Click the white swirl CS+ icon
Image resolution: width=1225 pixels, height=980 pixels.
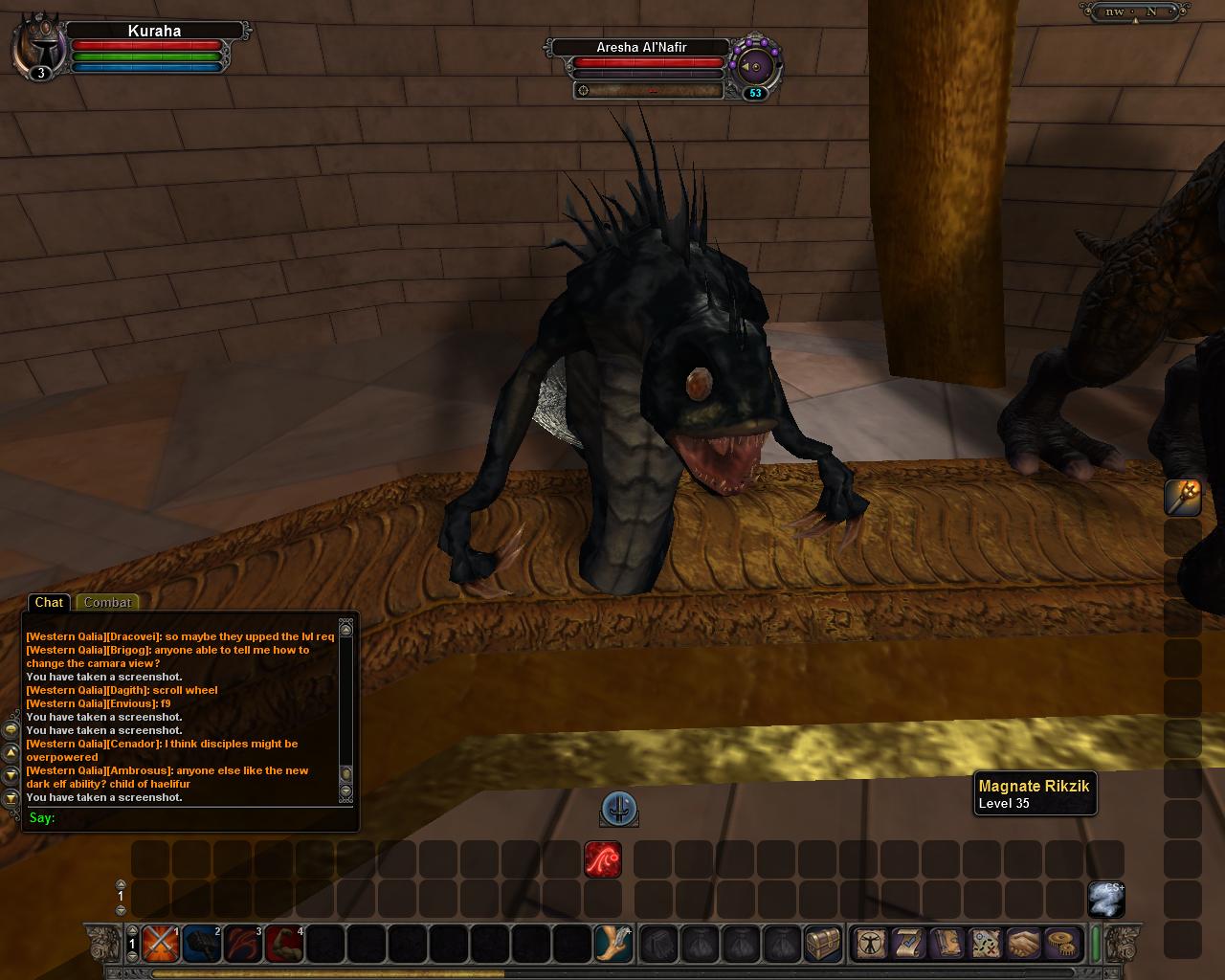(x=1105, y=900)
